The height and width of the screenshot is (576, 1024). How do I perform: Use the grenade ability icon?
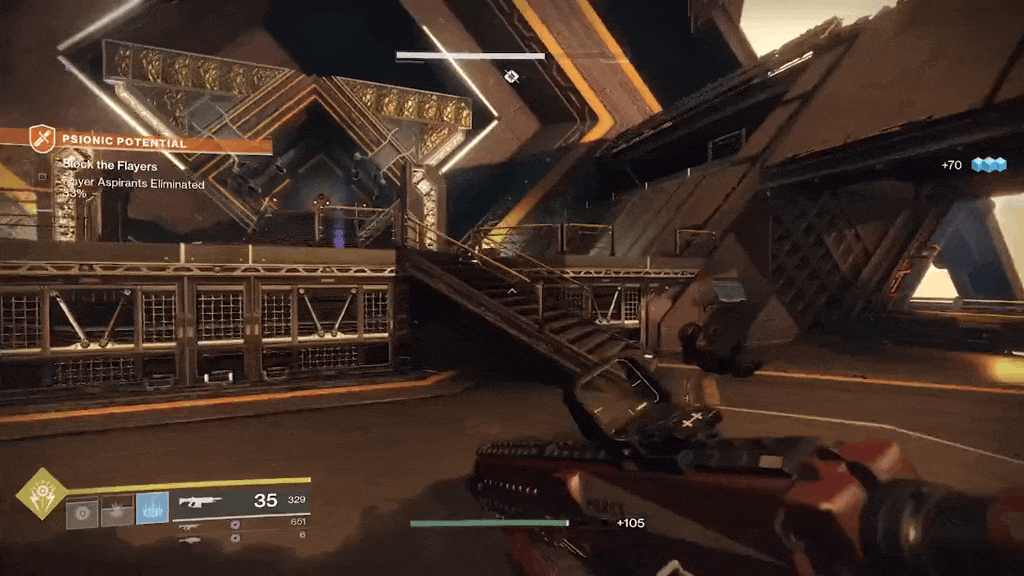(x=82, y=512)
